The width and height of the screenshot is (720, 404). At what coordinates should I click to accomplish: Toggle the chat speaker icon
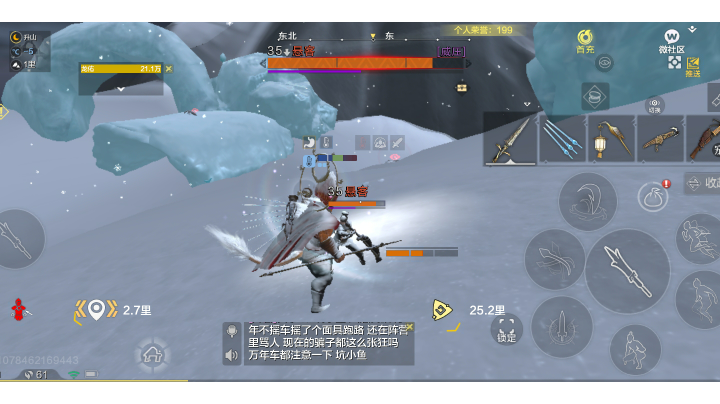[x=232, y=353]
